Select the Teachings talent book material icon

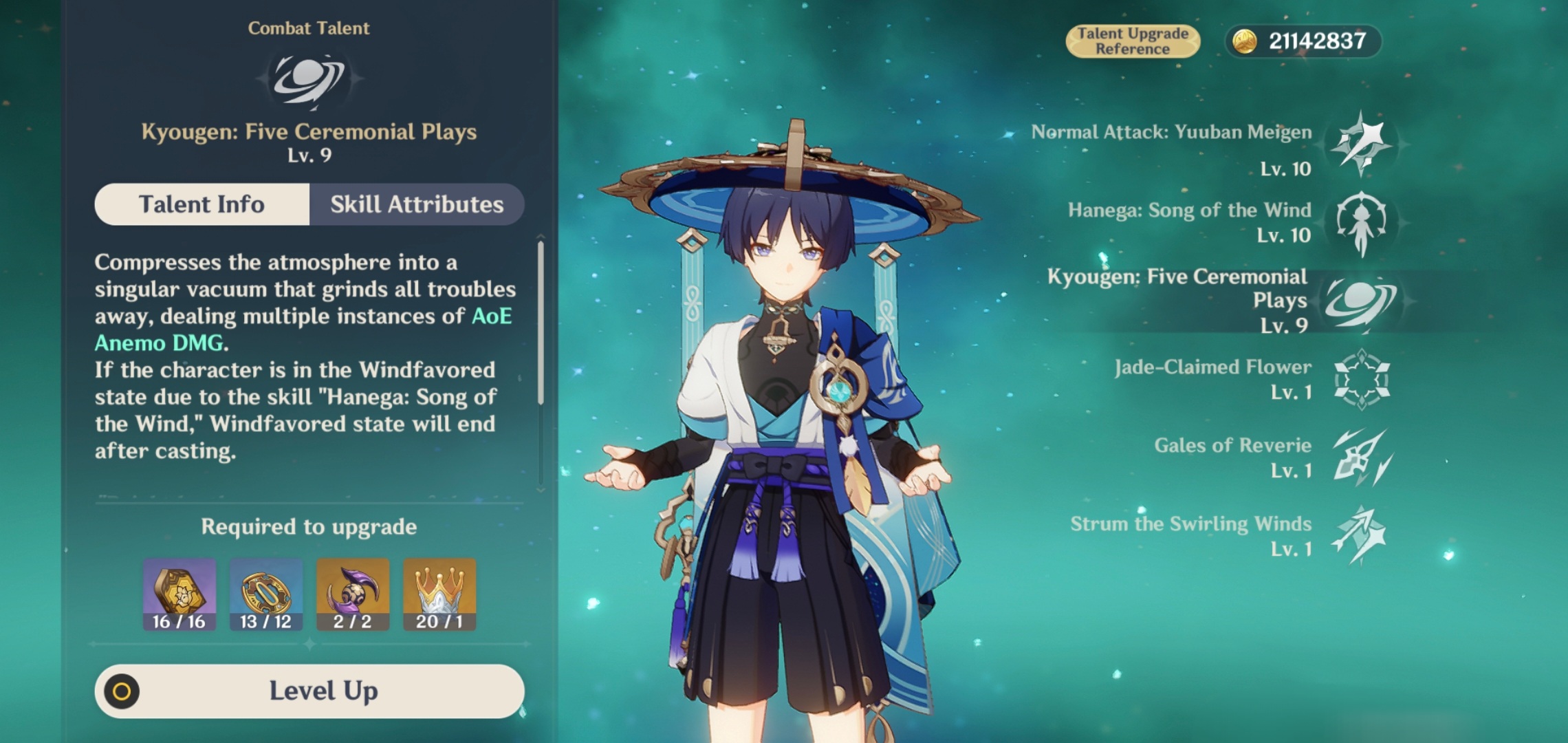pyautogui.click(x=179, y=593)
